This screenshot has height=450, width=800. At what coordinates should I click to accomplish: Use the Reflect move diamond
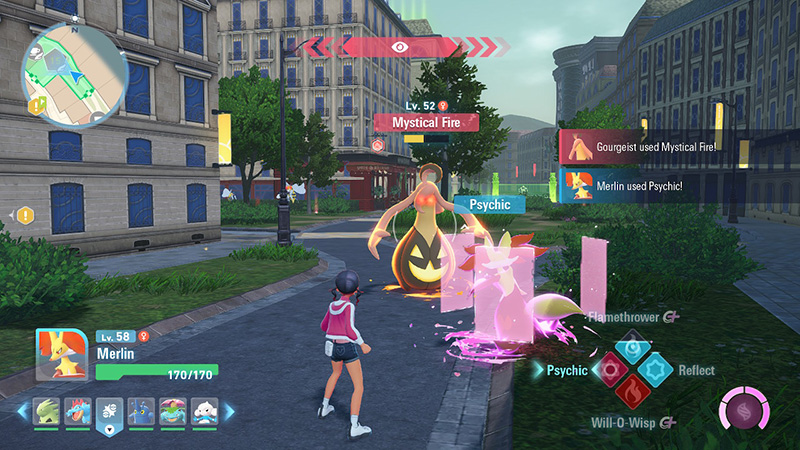[656, 370]
